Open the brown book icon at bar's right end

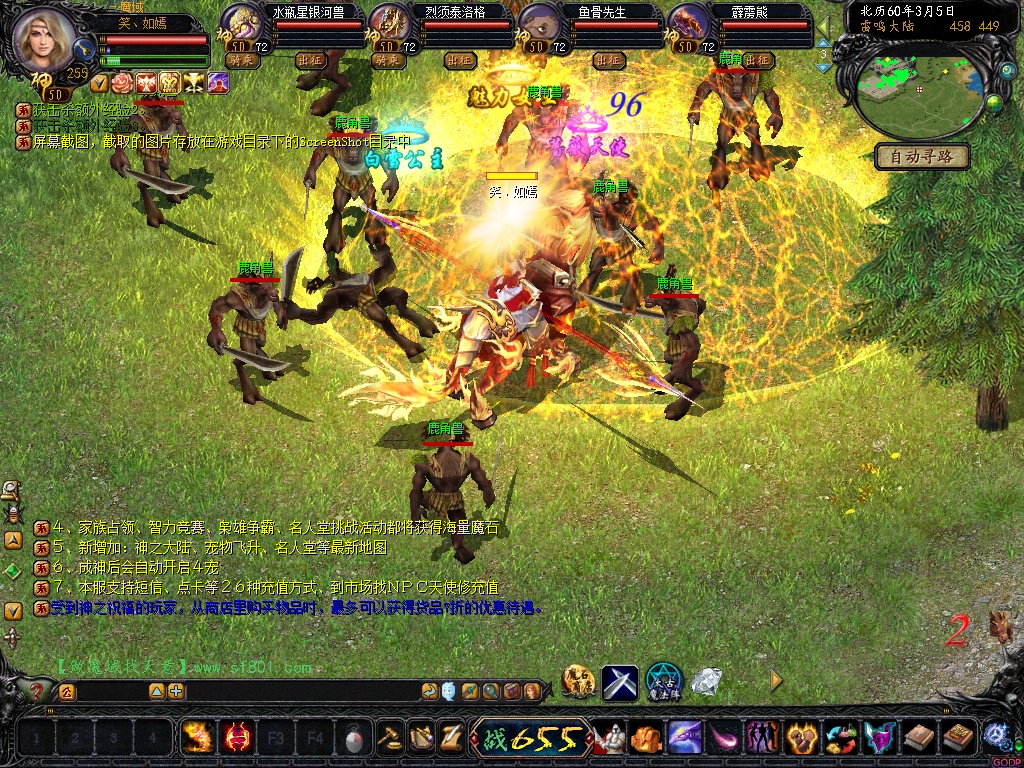tap(958, 738)
